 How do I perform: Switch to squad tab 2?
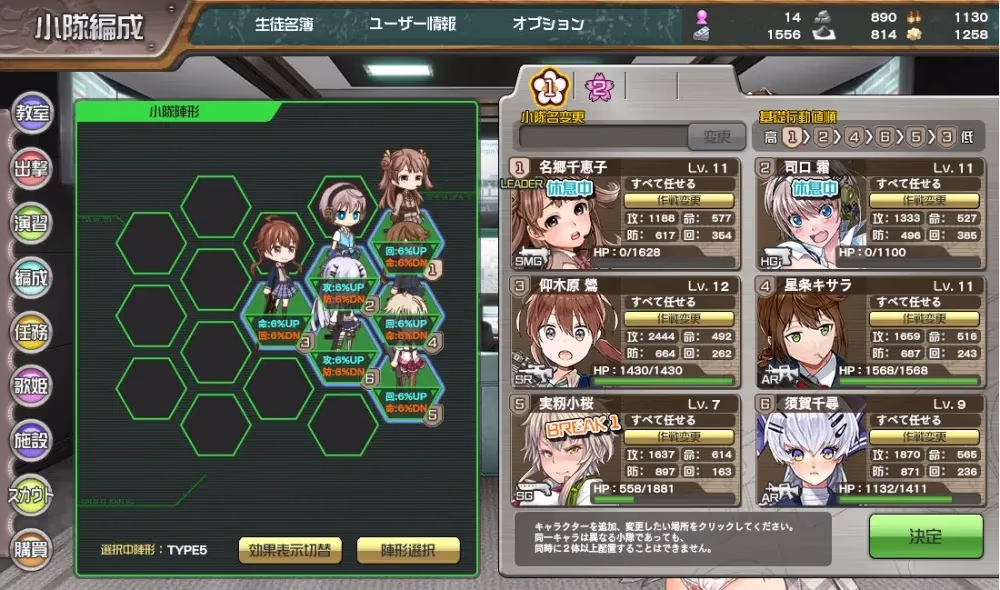599,88
